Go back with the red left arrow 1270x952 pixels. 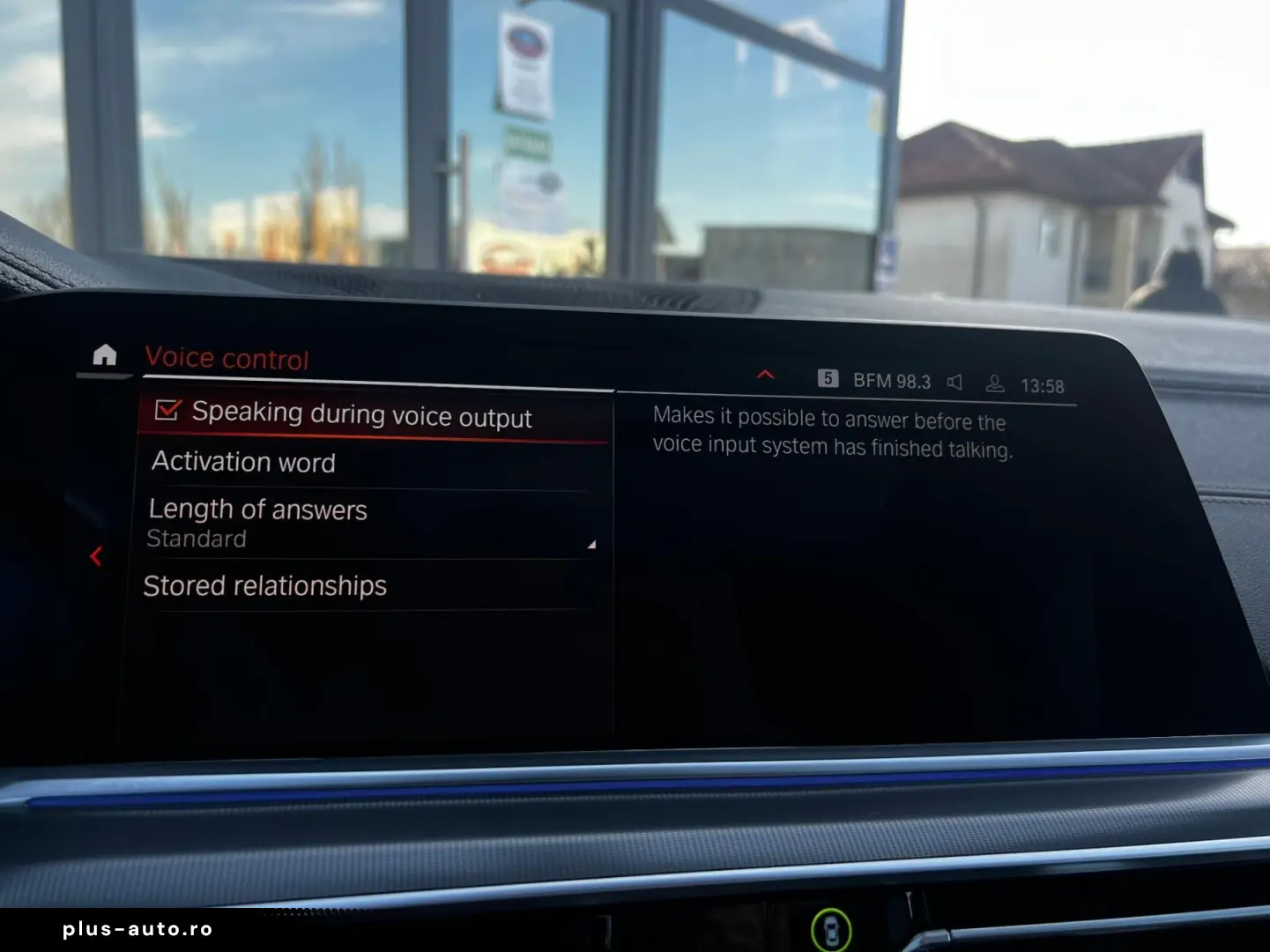(x=96, y=556)
